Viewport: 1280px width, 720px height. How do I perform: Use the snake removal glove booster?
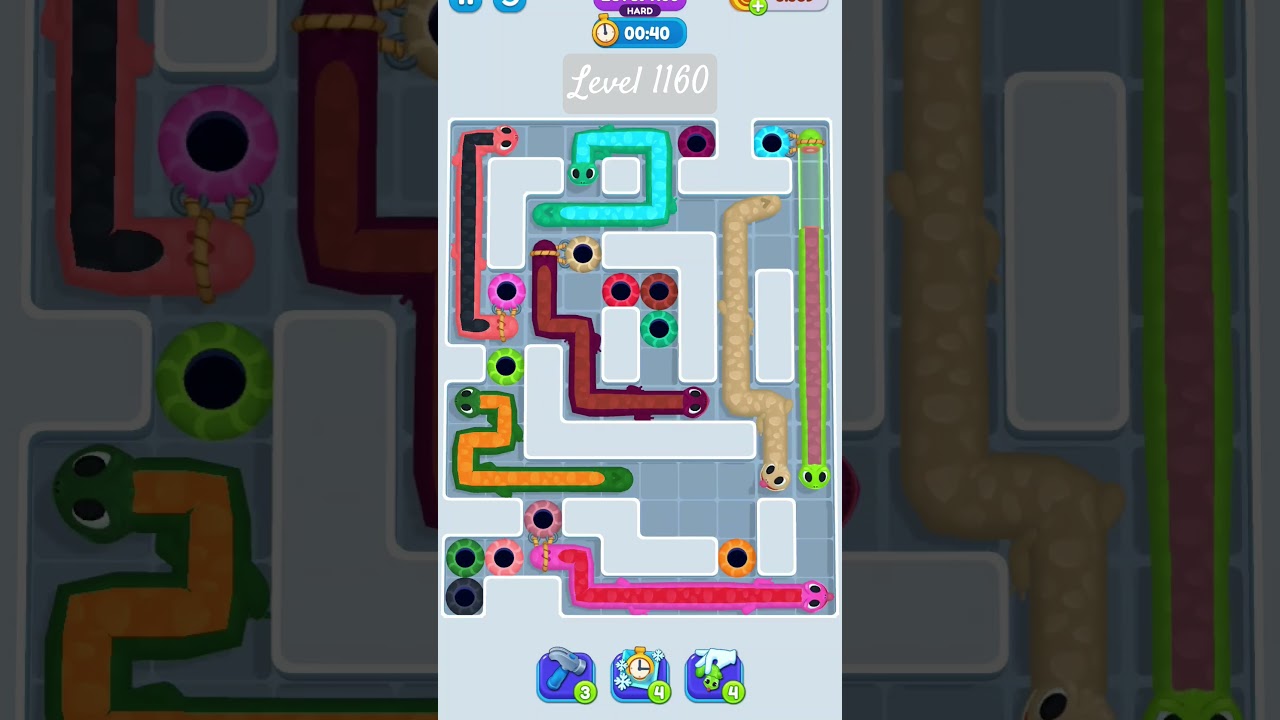(713, 675)
